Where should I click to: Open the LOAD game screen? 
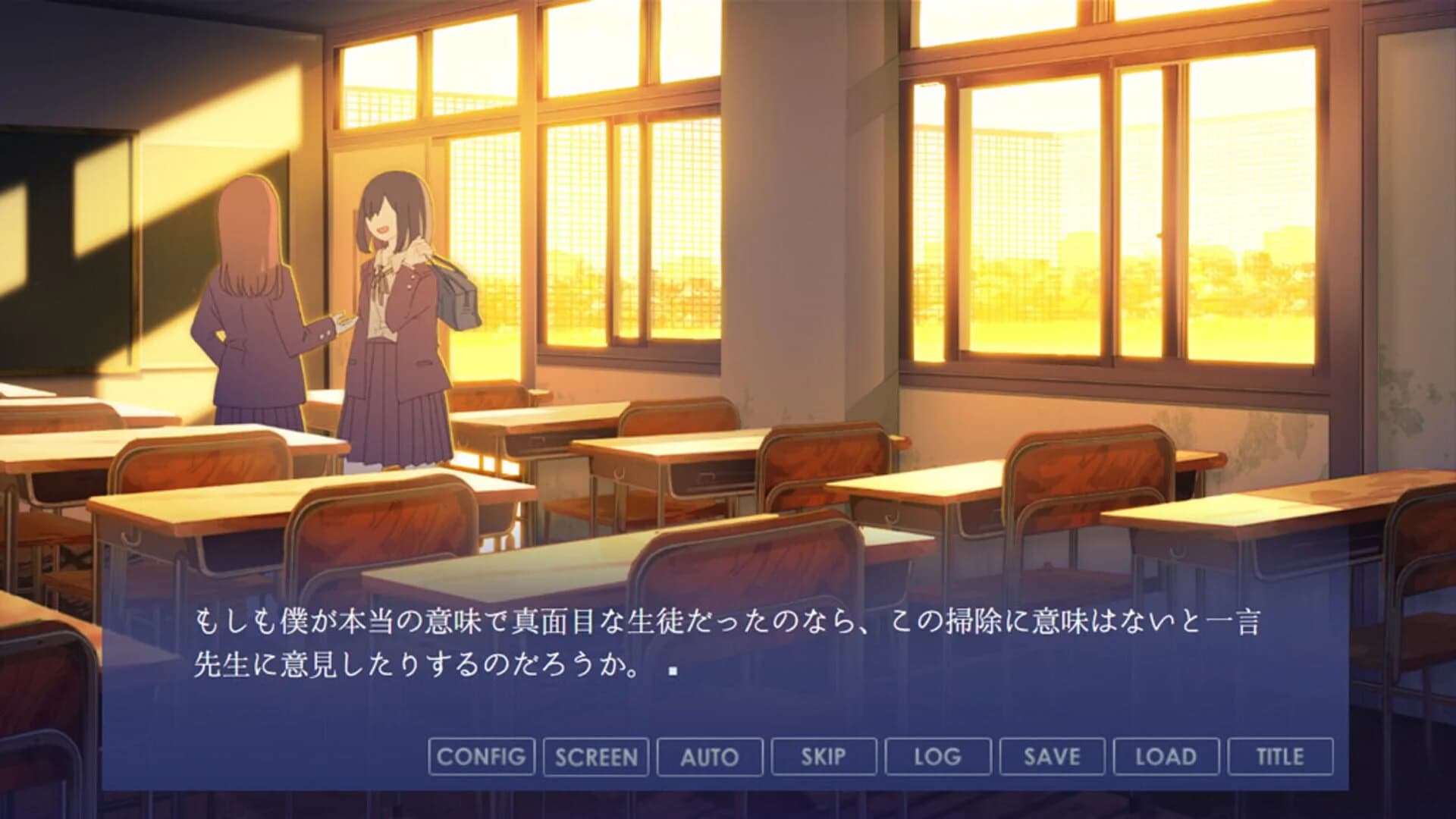coord(1166,756)
